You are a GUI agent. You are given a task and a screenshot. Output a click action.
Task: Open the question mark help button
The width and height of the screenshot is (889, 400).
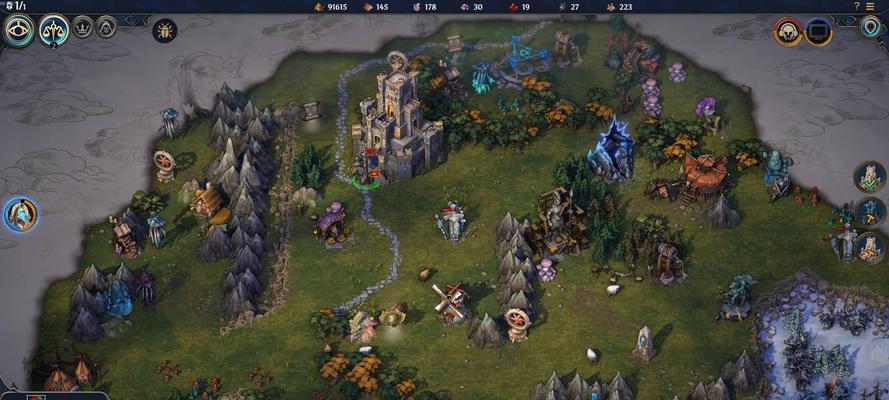pyautogui.click(x=856, y=6)
